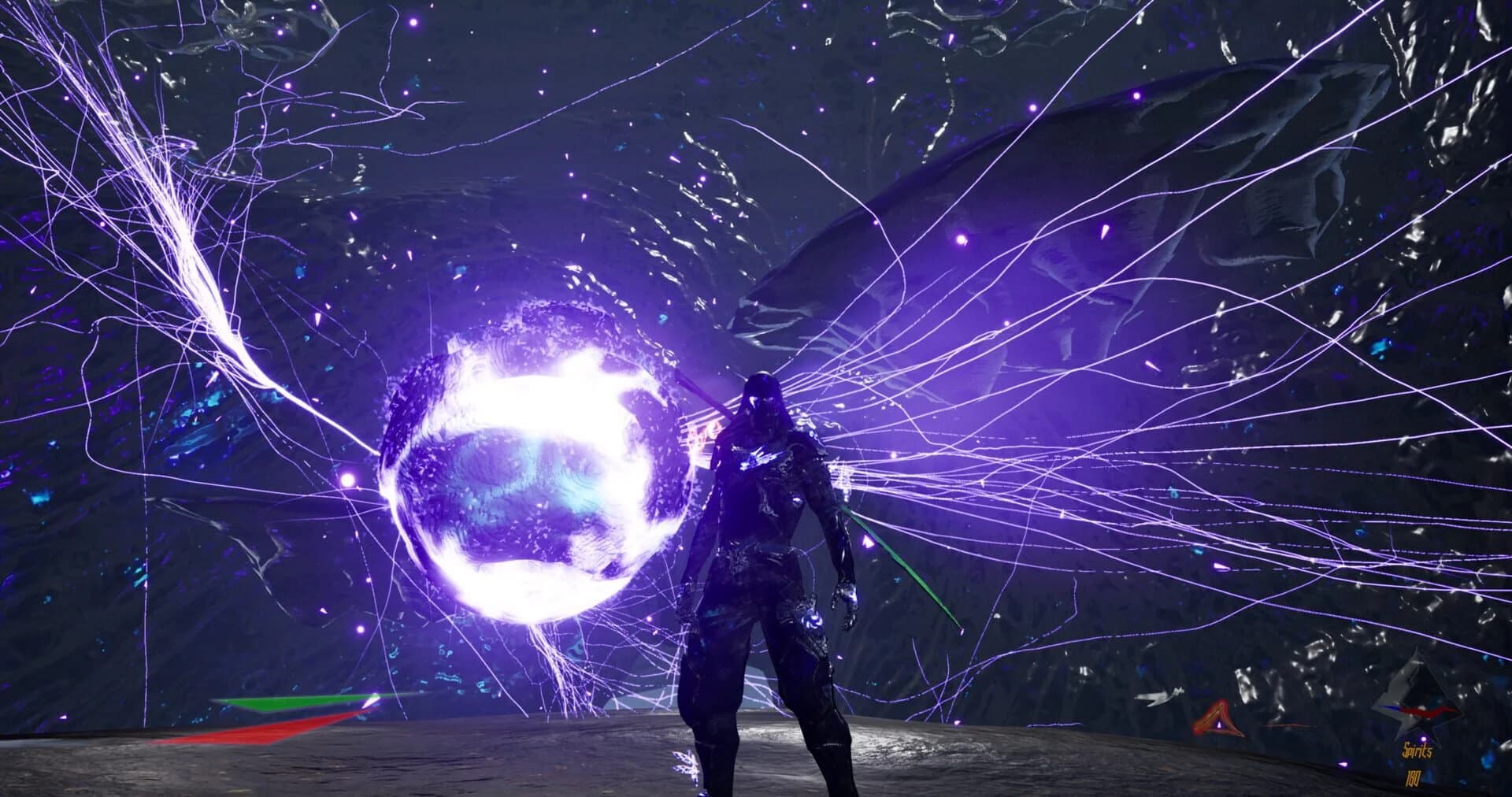Click the white arrow marker above the ground
1512x797 pixels.
point(1158,696)
